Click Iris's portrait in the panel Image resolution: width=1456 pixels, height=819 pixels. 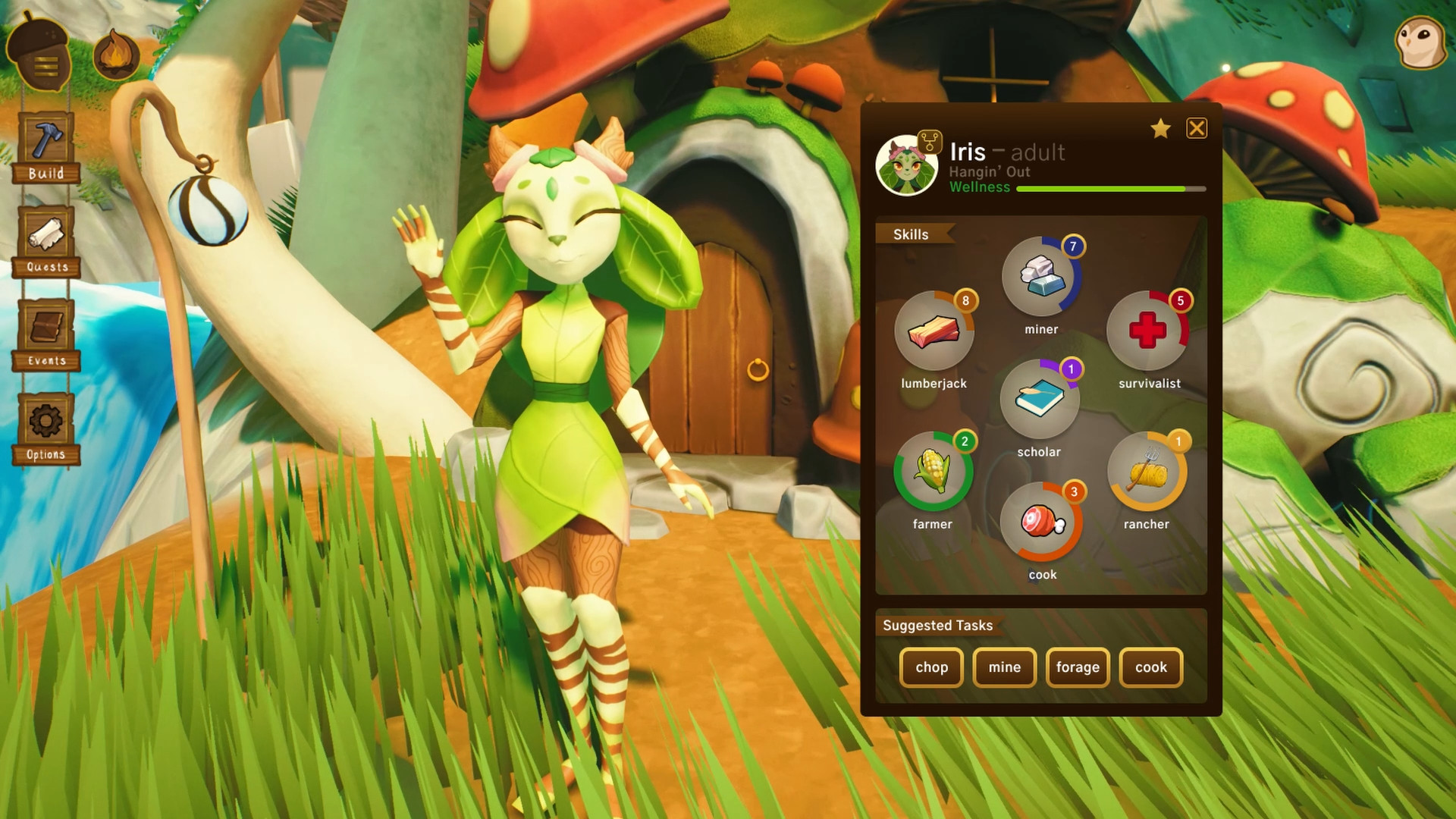[907, 165]
